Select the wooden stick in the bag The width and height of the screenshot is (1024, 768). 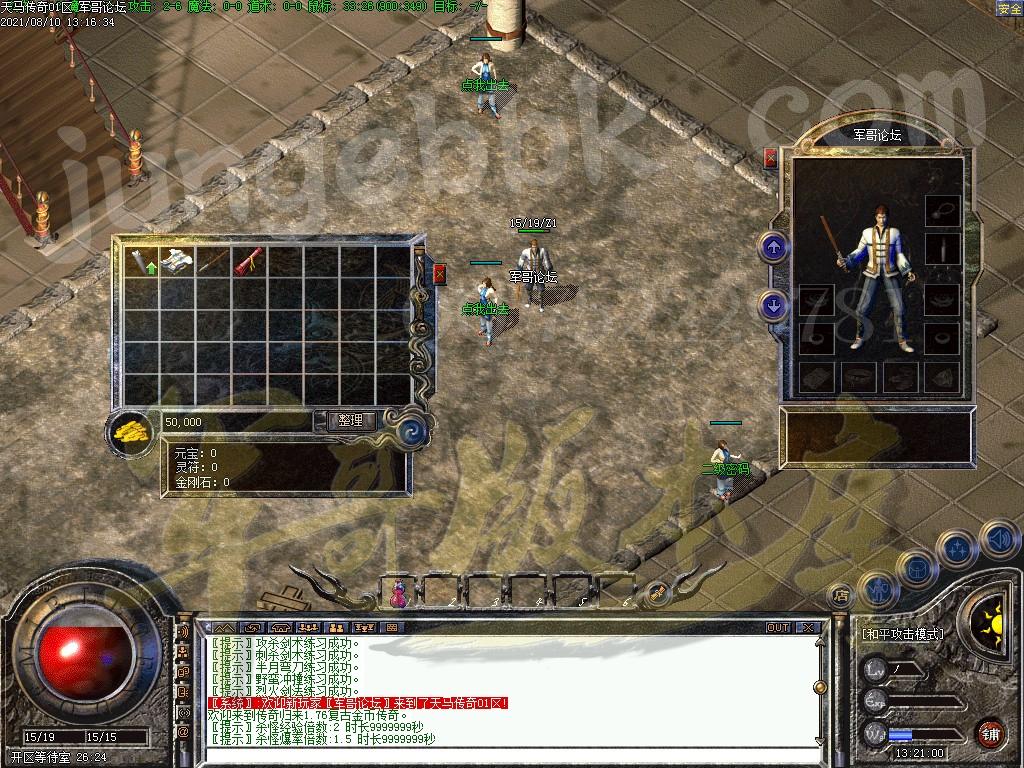(212, 260)
